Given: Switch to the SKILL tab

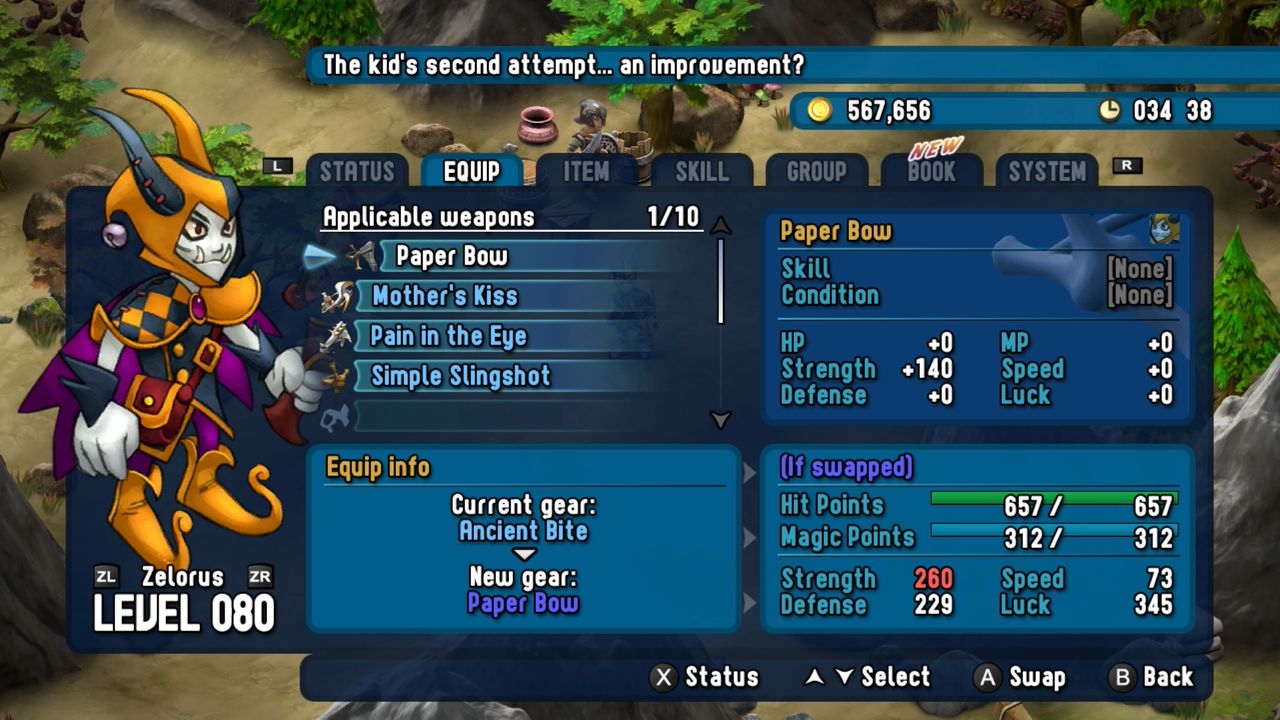Looking at the screenshot, I should [x=701, y=171].
